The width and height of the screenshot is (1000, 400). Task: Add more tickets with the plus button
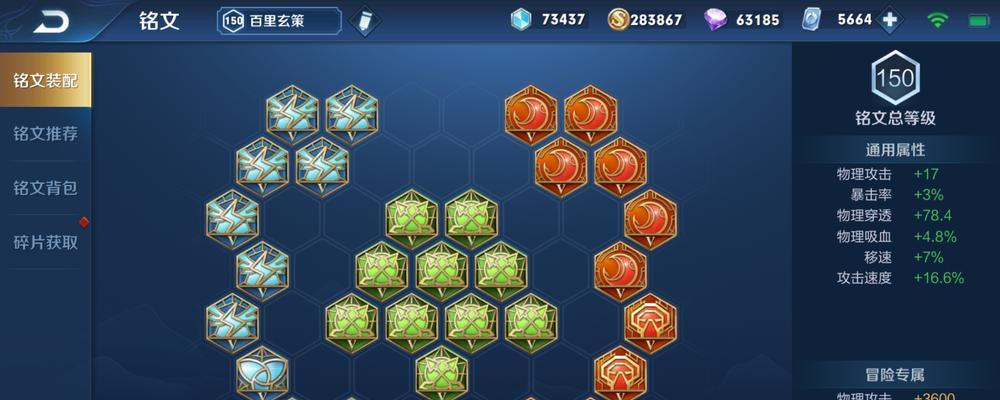pyautogui.click(x=888, y=20)
